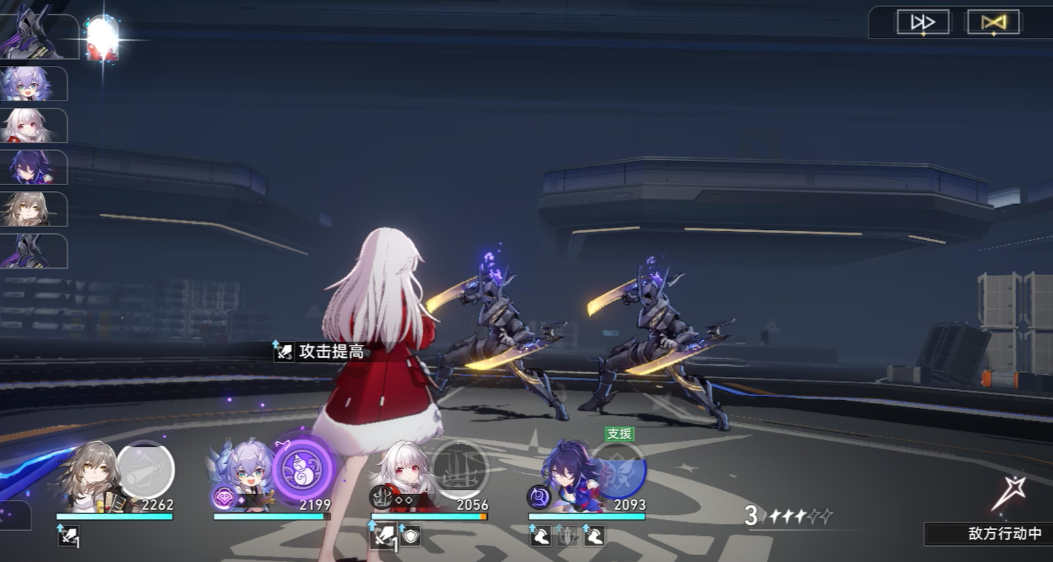Select the brown-haired character in turn order
This screenshot has width=1053, height=562.
coord(28,210)
